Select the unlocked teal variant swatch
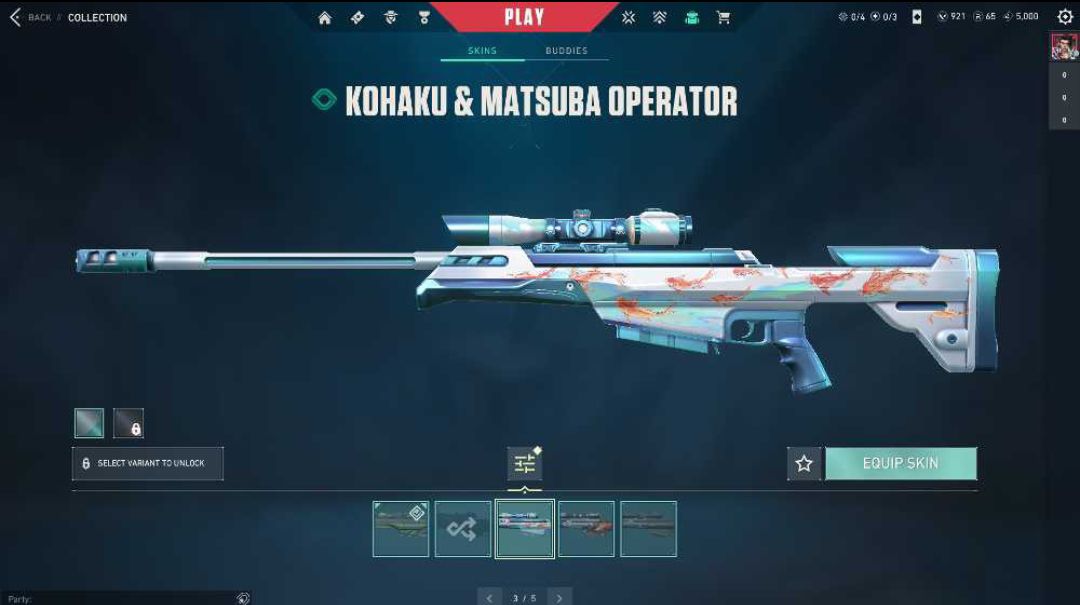 click(89, 423)
